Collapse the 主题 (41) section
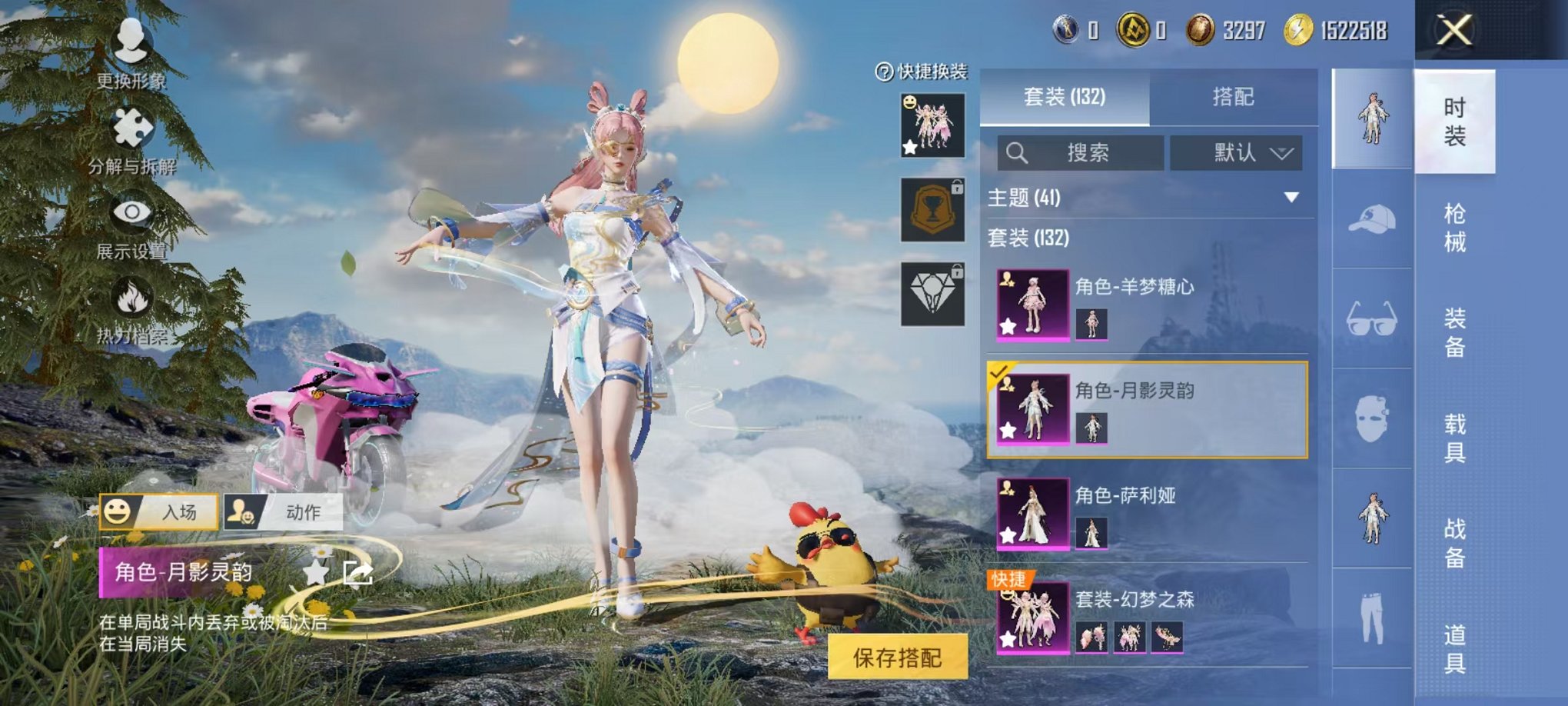 (x=1293, y=198)
